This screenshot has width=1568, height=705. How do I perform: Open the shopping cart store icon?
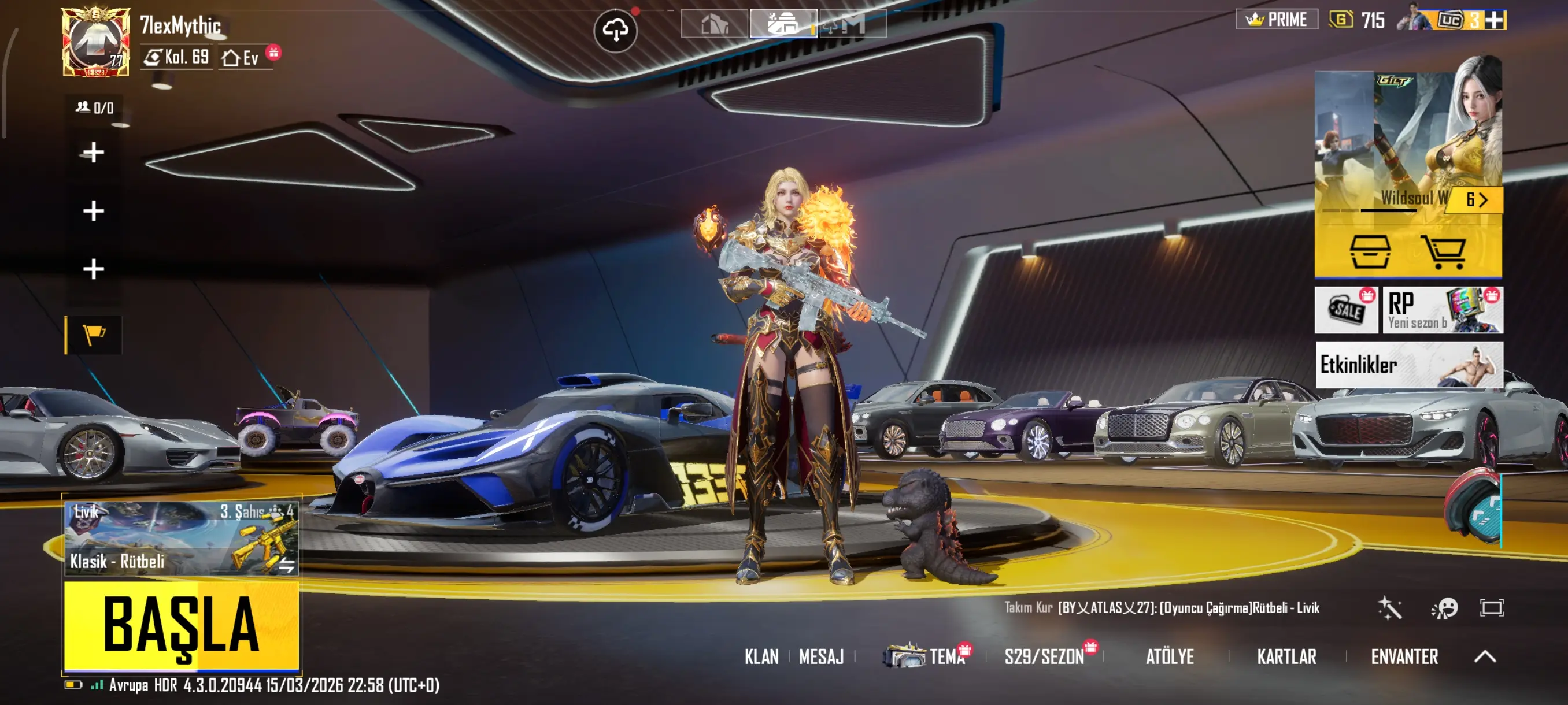point(1443,251)
